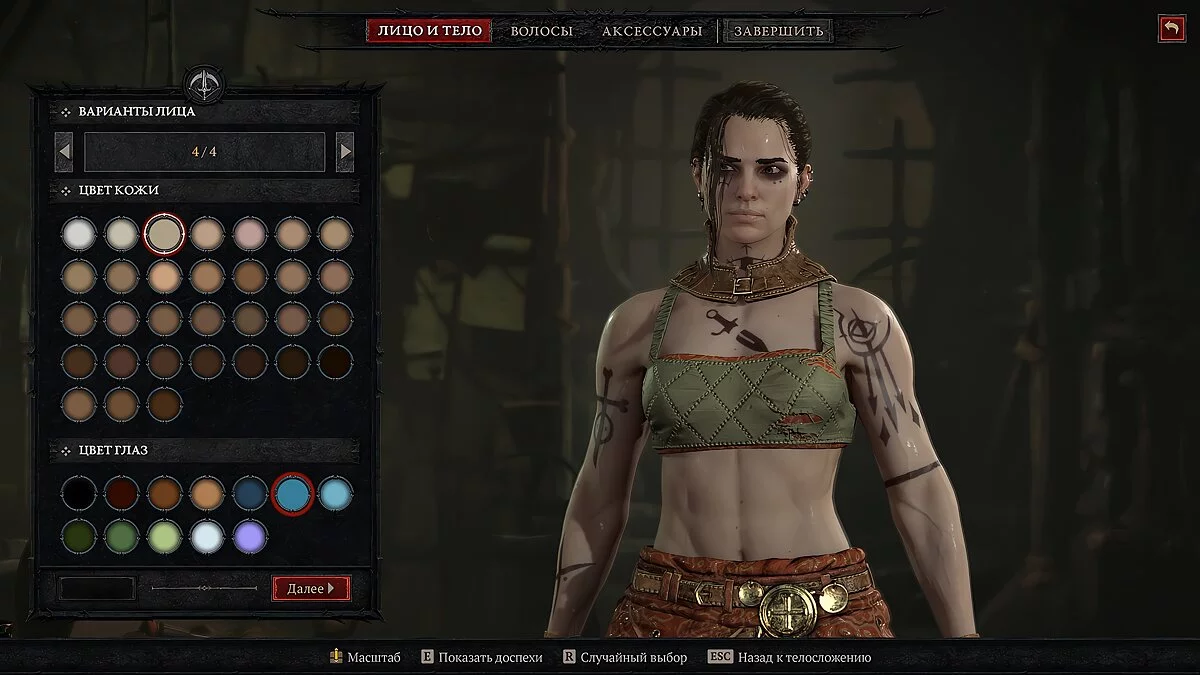Select the navy blue eye color

point(250,493)
